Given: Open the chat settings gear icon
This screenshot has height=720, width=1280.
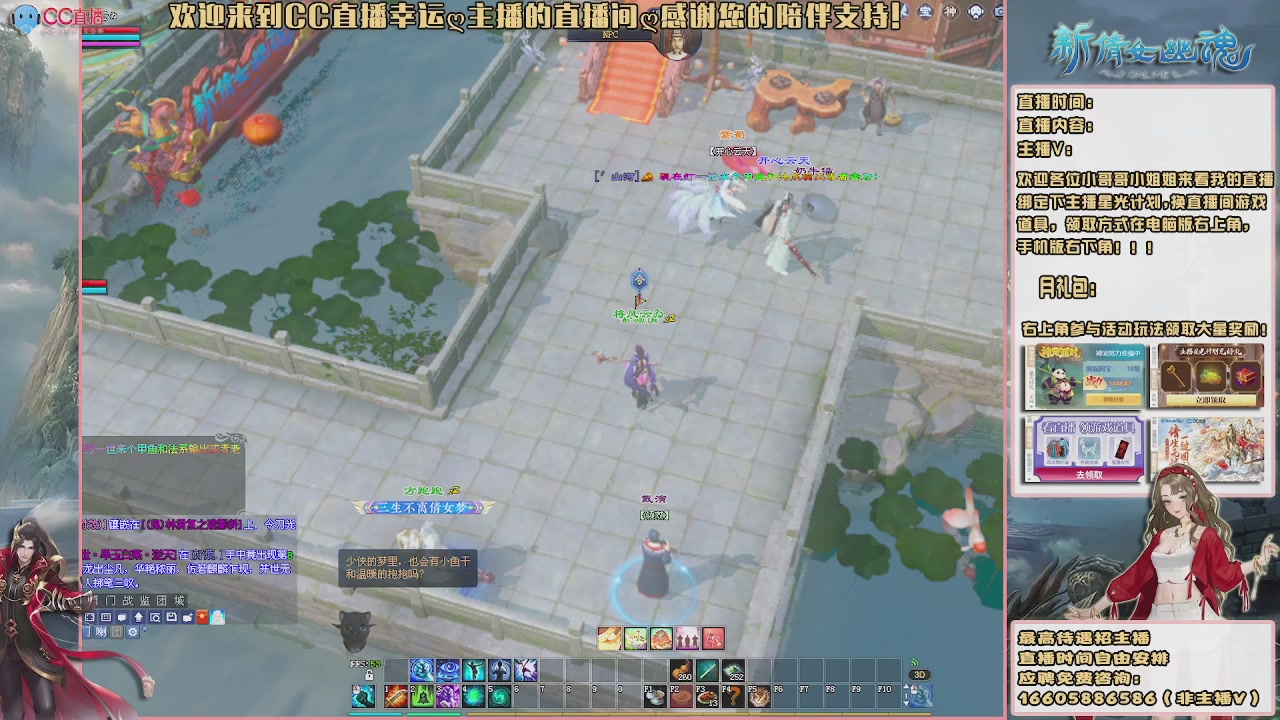Looking at the screenshot, I should (x=133, y=633).
